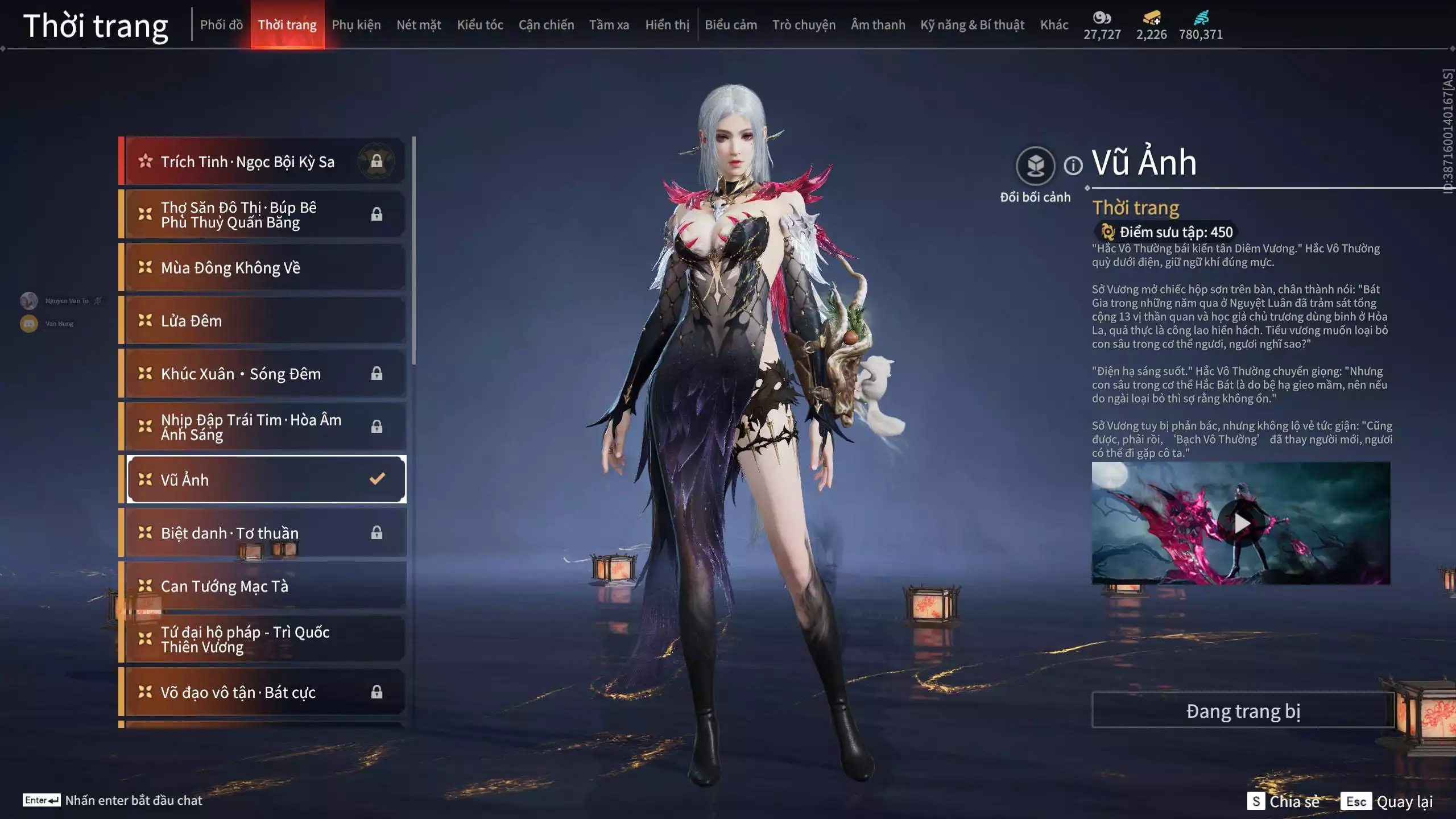The width and height of the screenshot is (1456, 819).
Task: Click Chia sẻ at the bottom right
Action: point(1301,803)
